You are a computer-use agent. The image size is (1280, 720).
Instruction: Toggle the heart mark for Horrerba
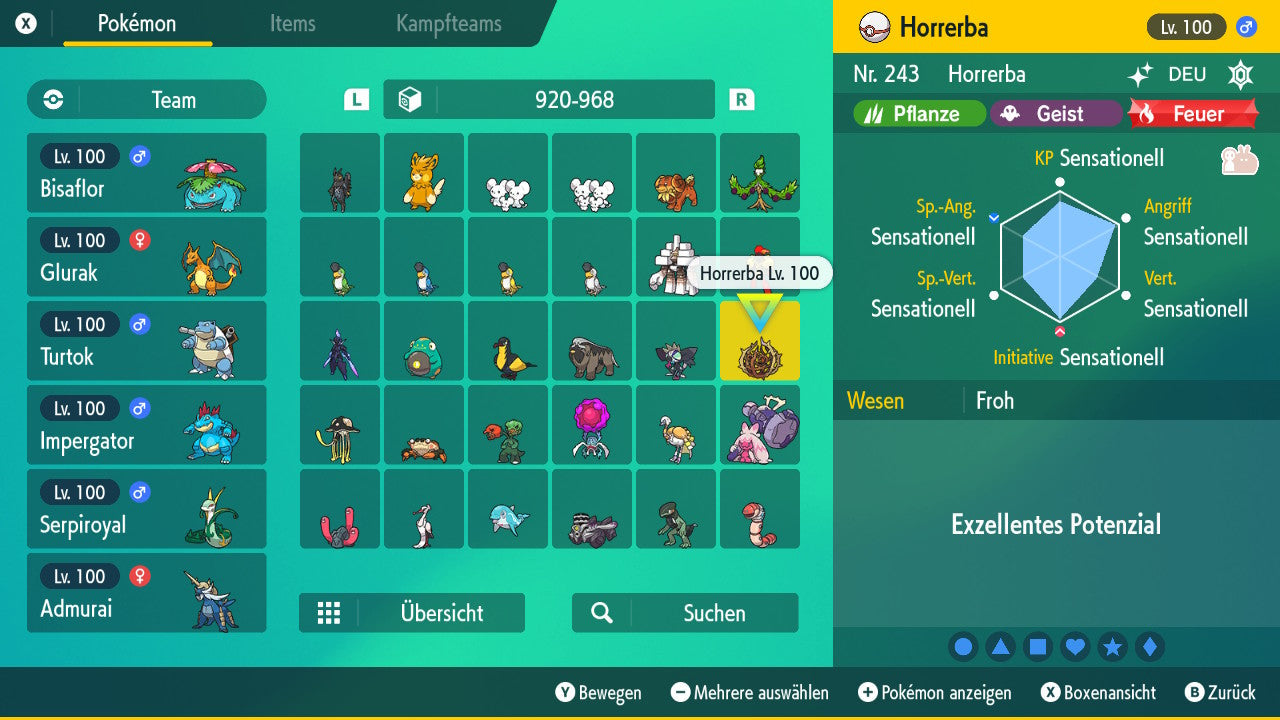[x=1075, y=646]
